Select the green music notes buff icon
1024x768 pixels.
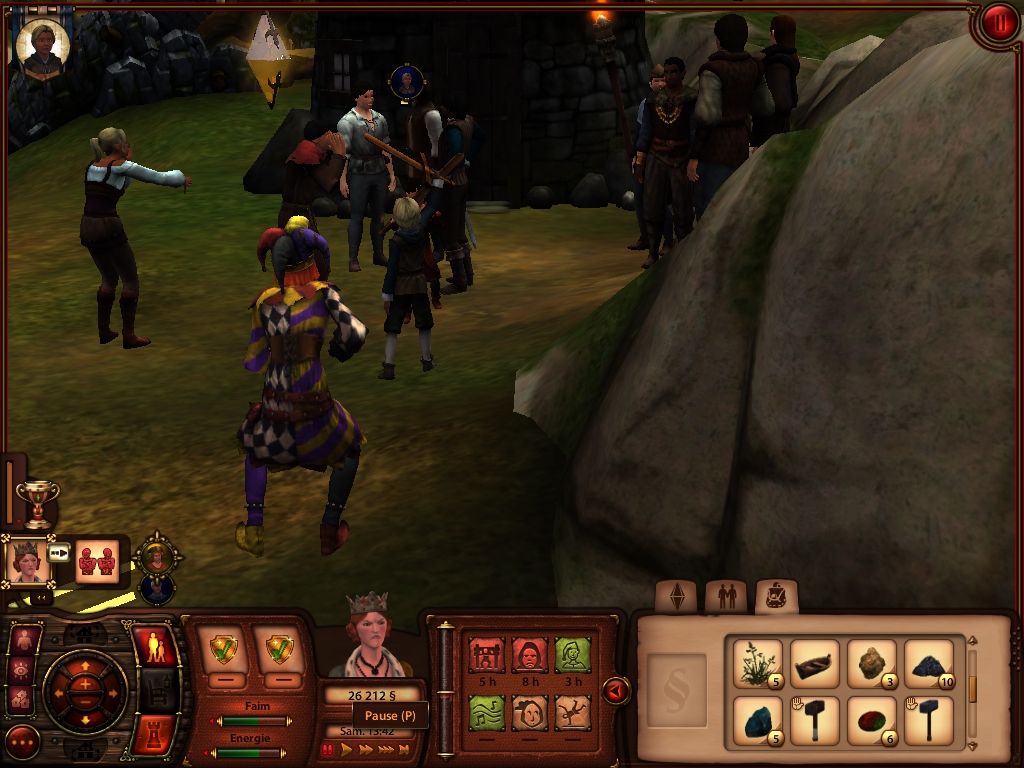click(486, 713)
